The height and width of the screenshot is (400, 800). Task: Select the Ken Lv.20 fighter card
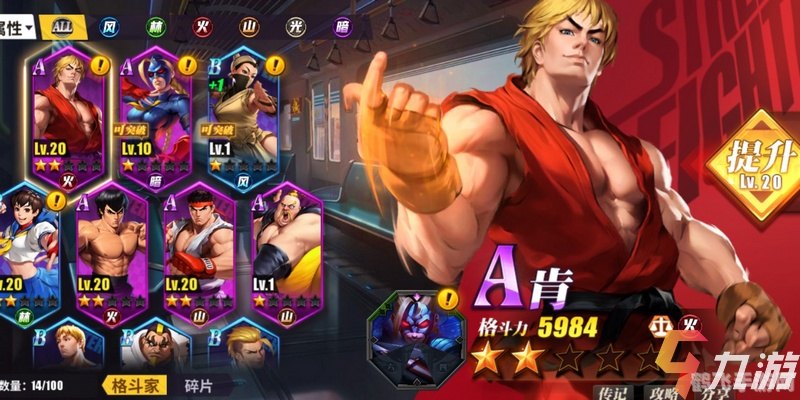pos(68,115)
